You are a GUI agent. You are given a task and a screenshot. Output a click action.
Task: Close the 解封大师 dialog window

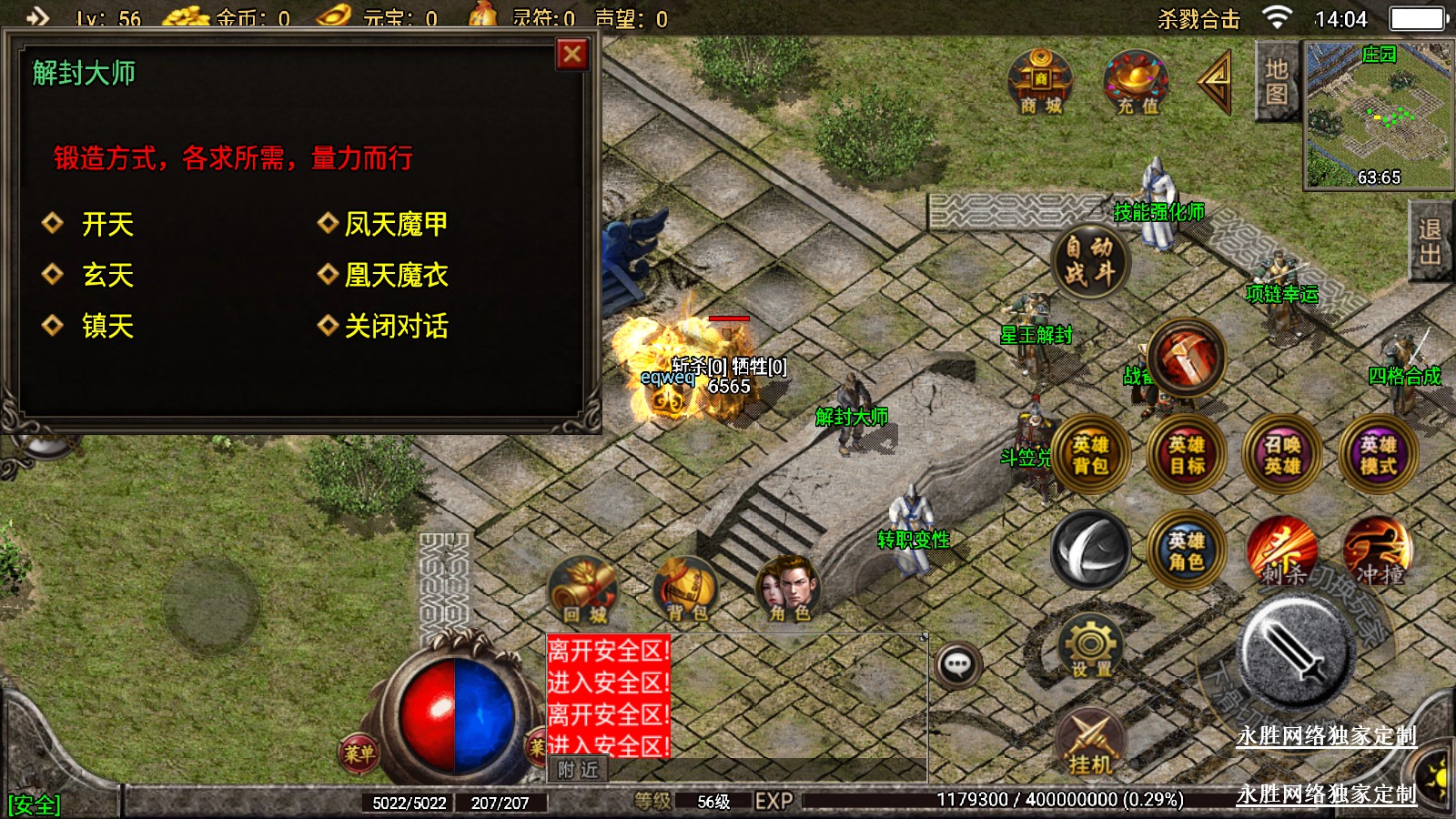571,55
